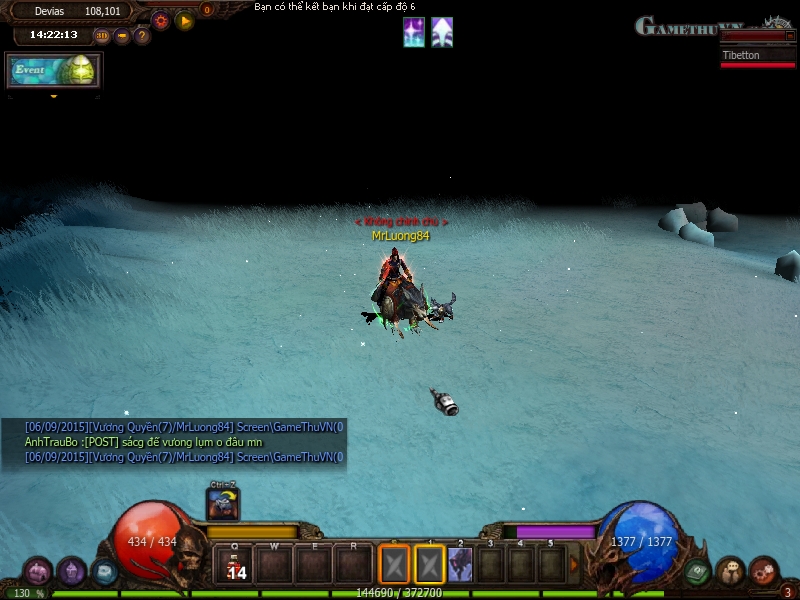800x600 pixels.
Task: Expand the skill bar with orange arrow
Action: [575, 565]
